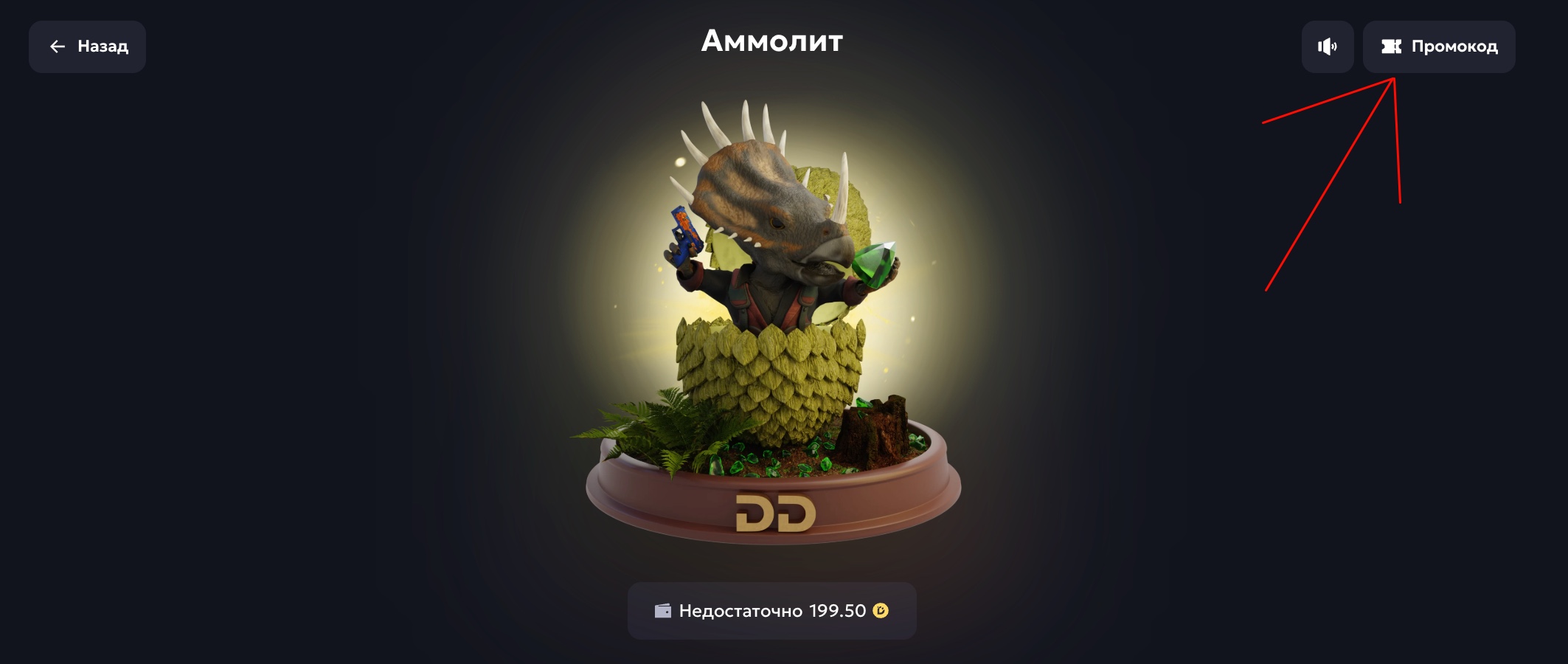Click the Недостаточно 199.50 balance button

(771, 611)
